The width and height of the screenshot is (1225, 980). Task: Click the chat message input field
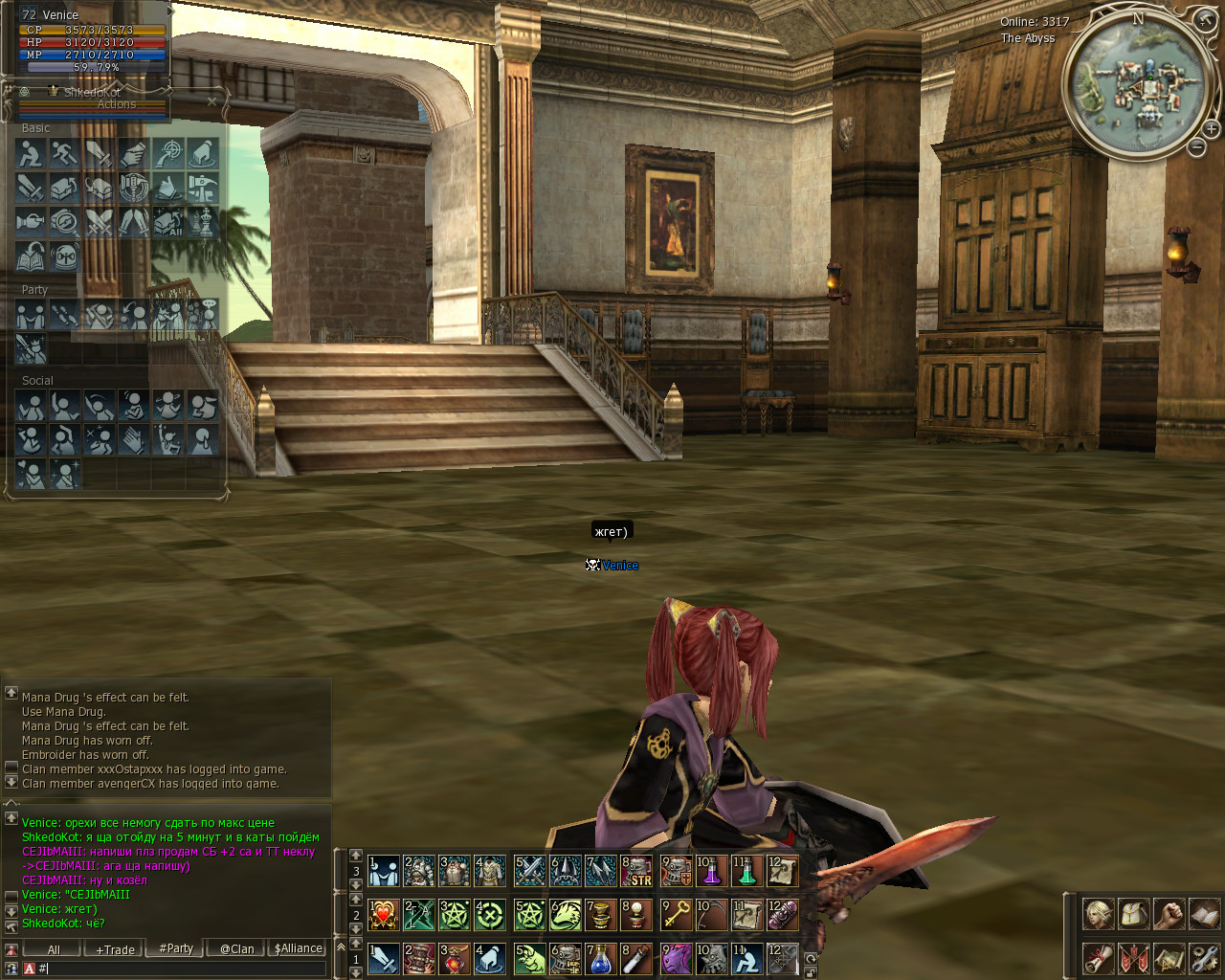182,969
